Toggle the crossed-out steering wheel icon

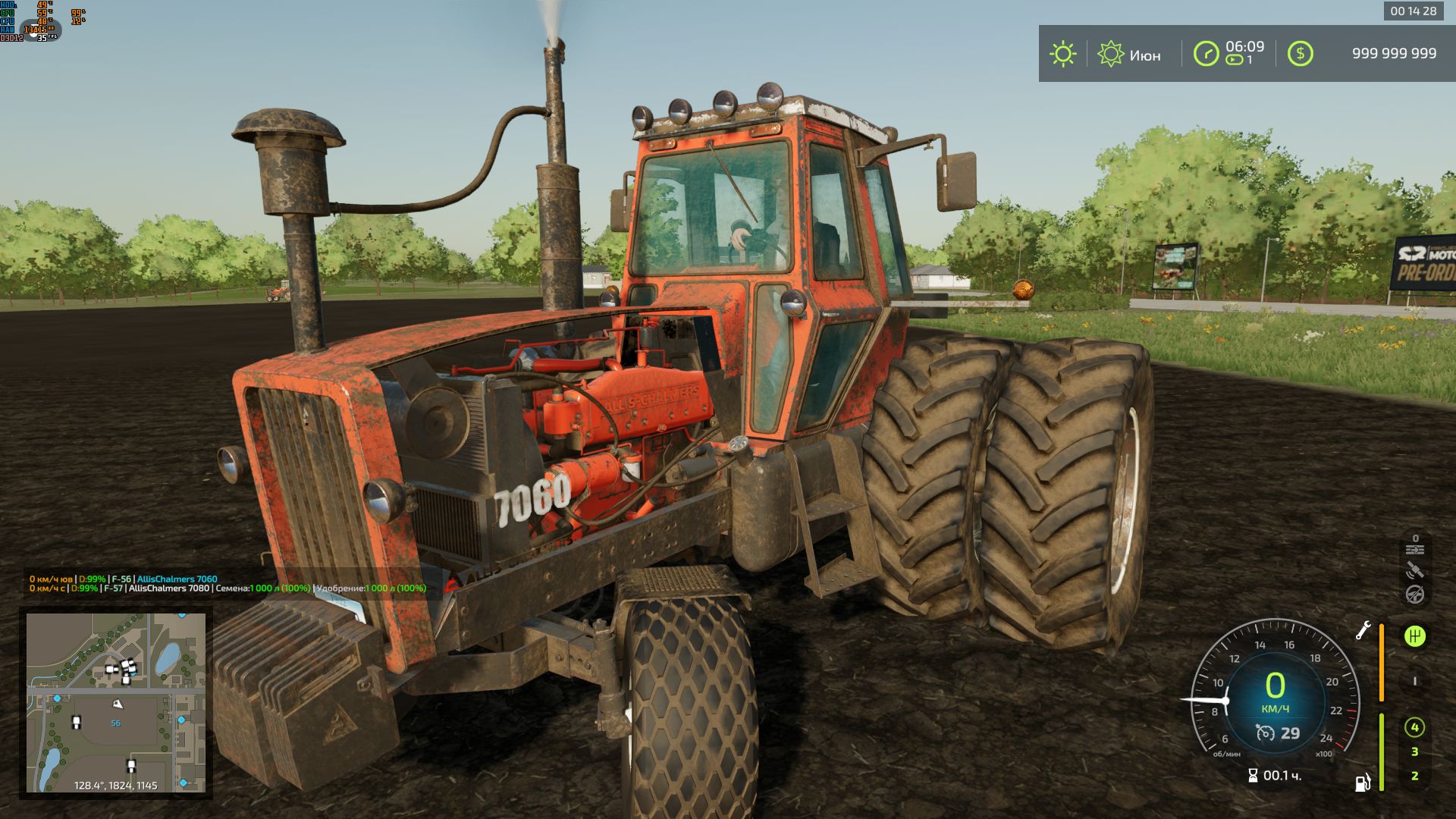[x=1414, y=595]
